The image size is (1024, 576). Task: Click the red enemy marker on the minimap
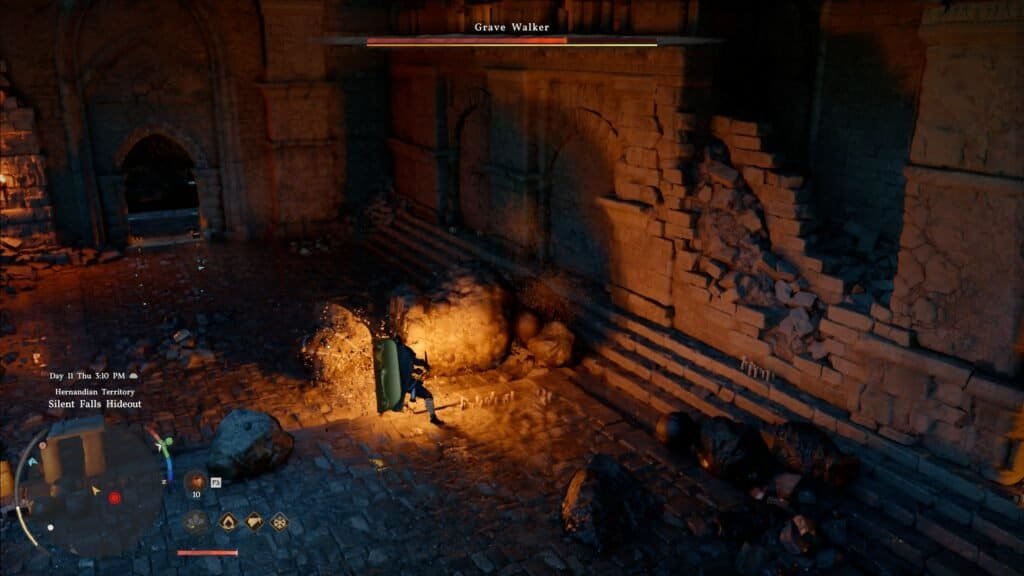pyautogui.click(x=114, y=498)
